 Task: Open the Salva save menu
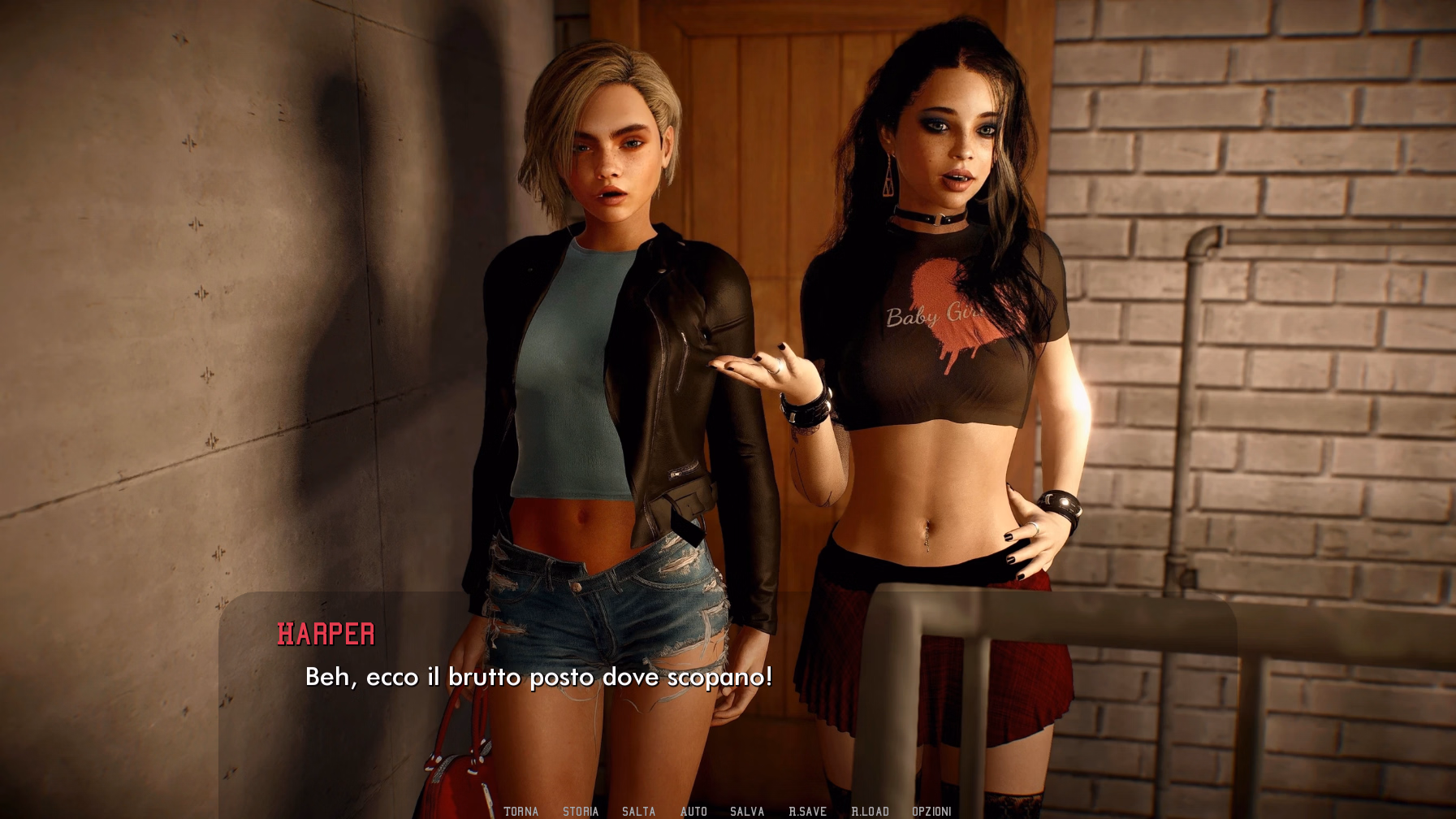[747, 811]
